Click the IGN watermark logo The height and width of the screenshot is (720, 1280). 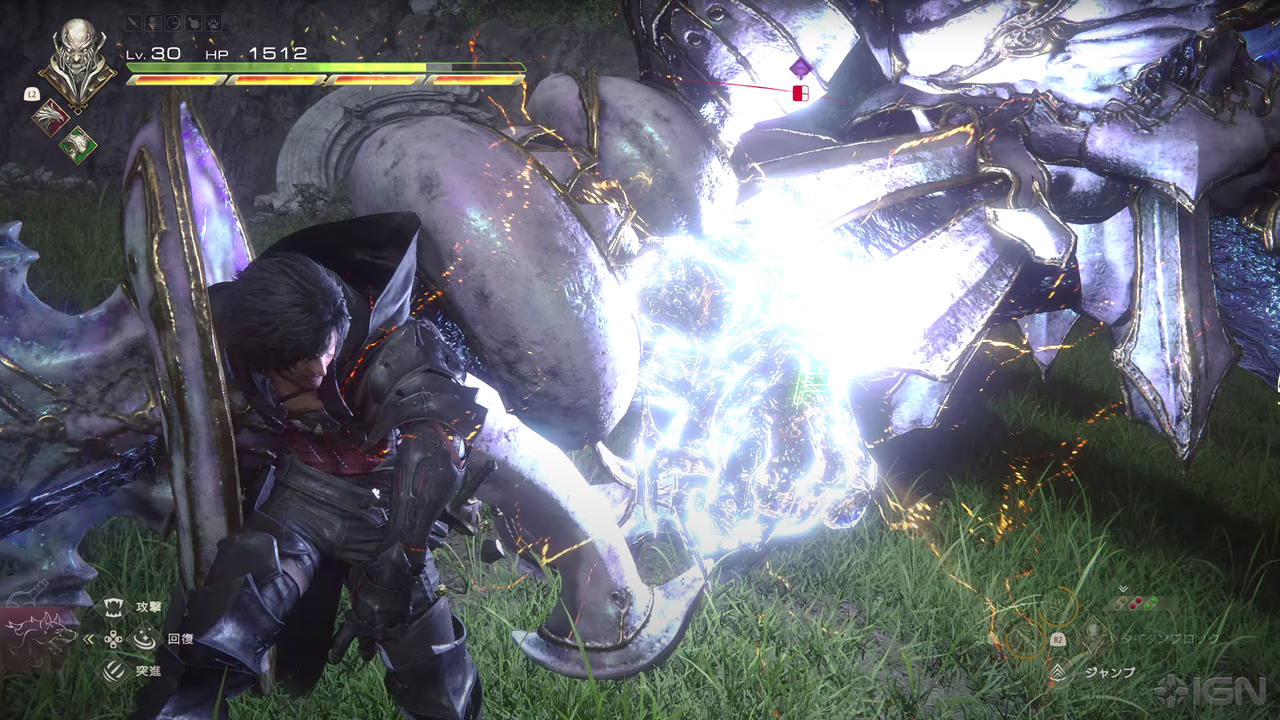[1210, 691]
